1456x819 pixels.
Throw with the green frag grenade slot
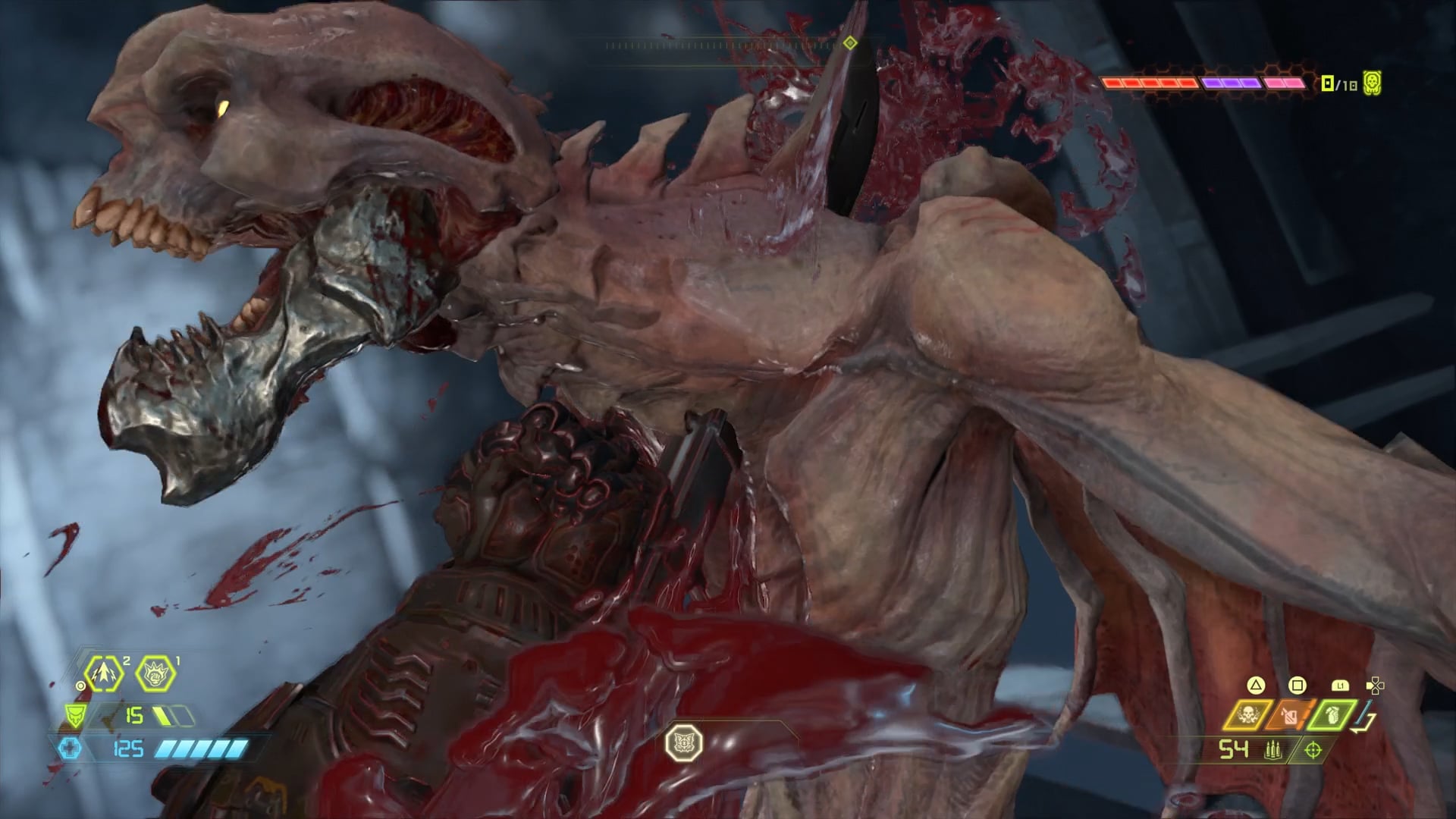click(1332, 716)
